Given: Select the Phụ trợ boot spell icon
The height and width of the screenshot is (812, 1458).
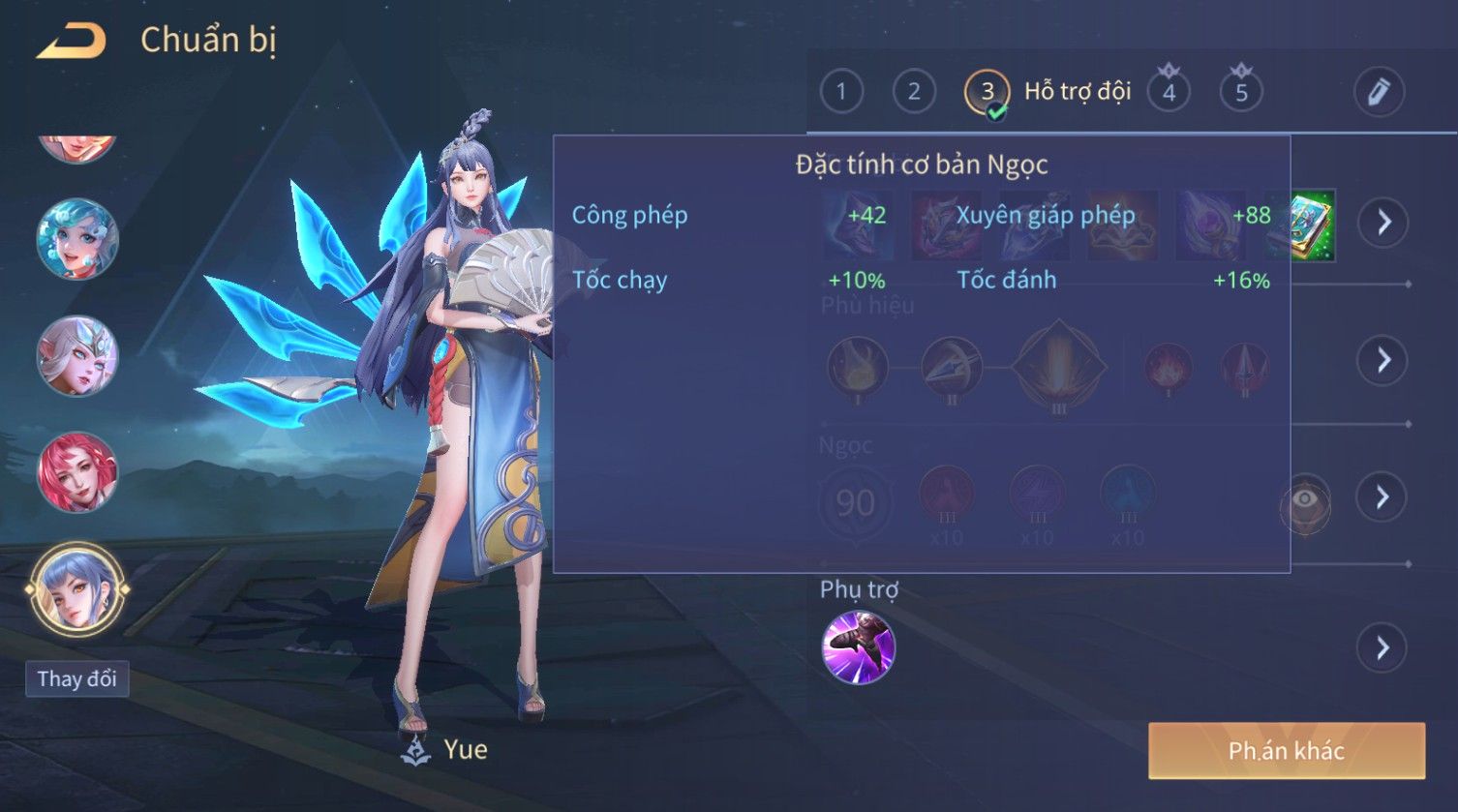Looking at the screenshot, I should [x=858, y=647].
